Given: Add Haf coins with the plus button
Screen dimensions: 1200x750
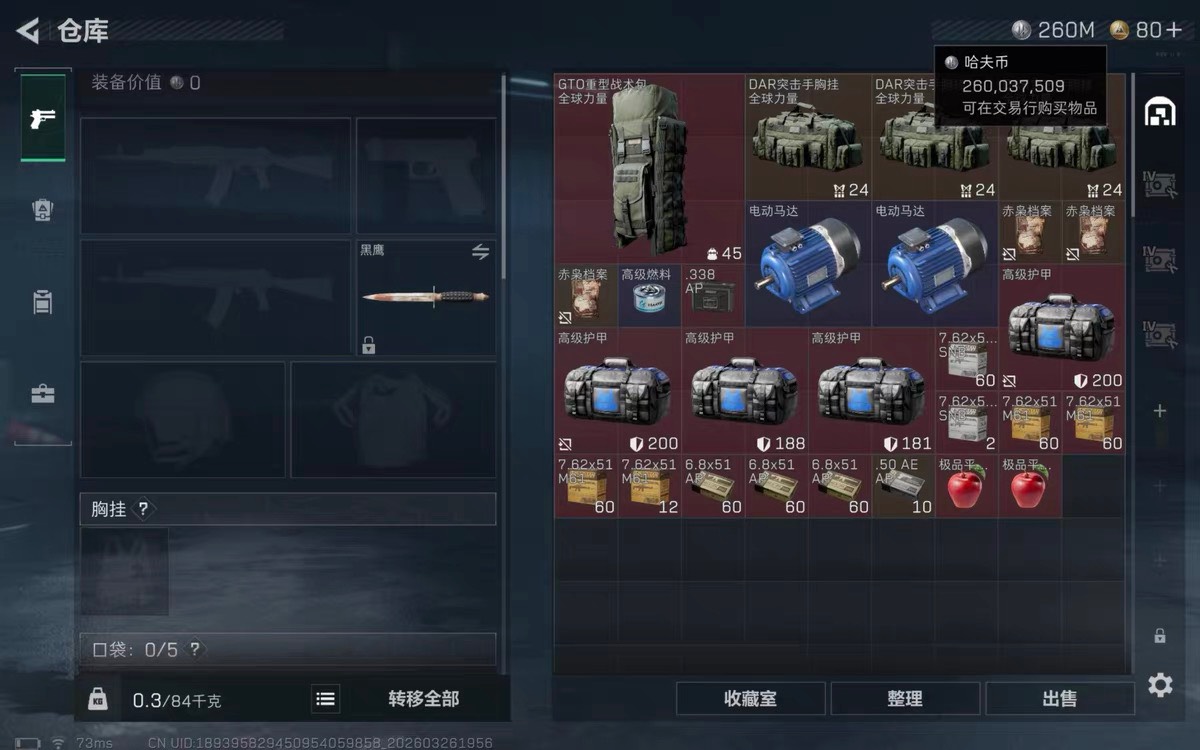Looking at the screenshot, I should (1173, 31).
